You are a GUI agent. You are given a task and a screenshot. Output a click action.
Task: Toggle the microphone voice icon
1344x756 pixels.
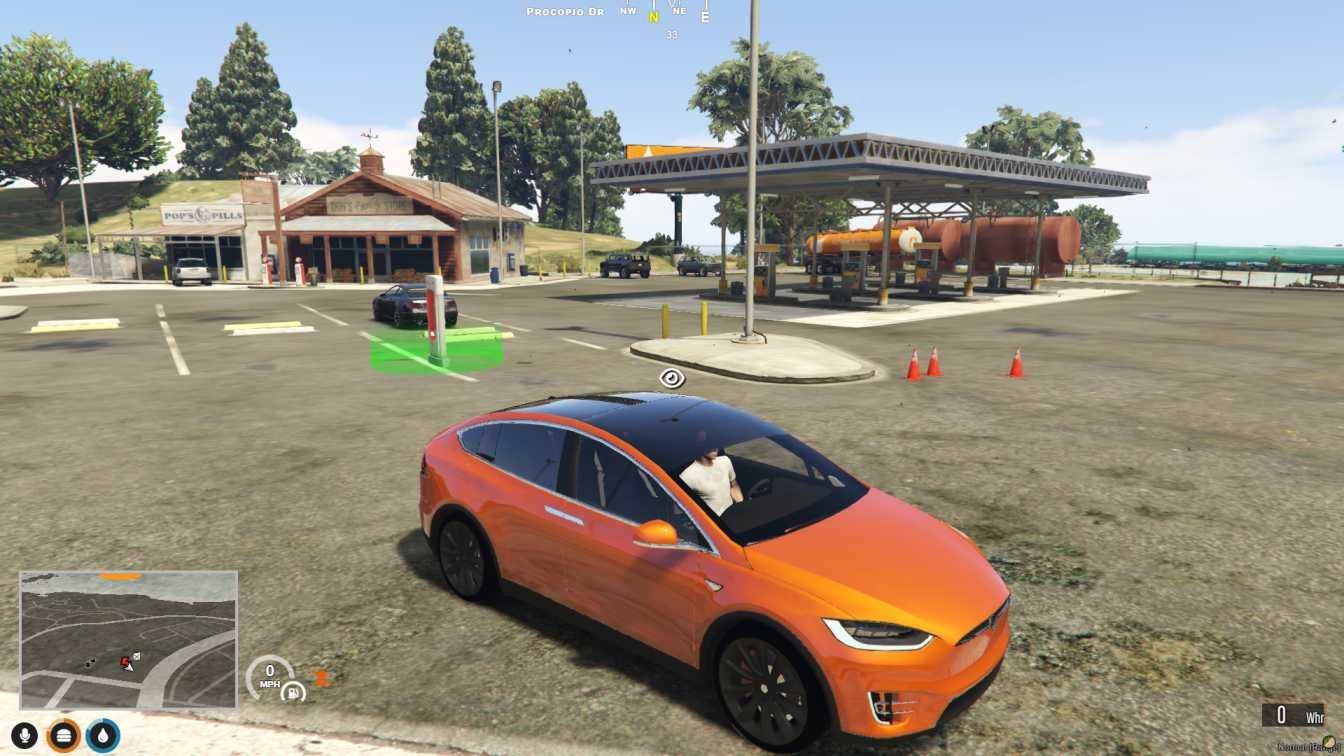(24, 736)
